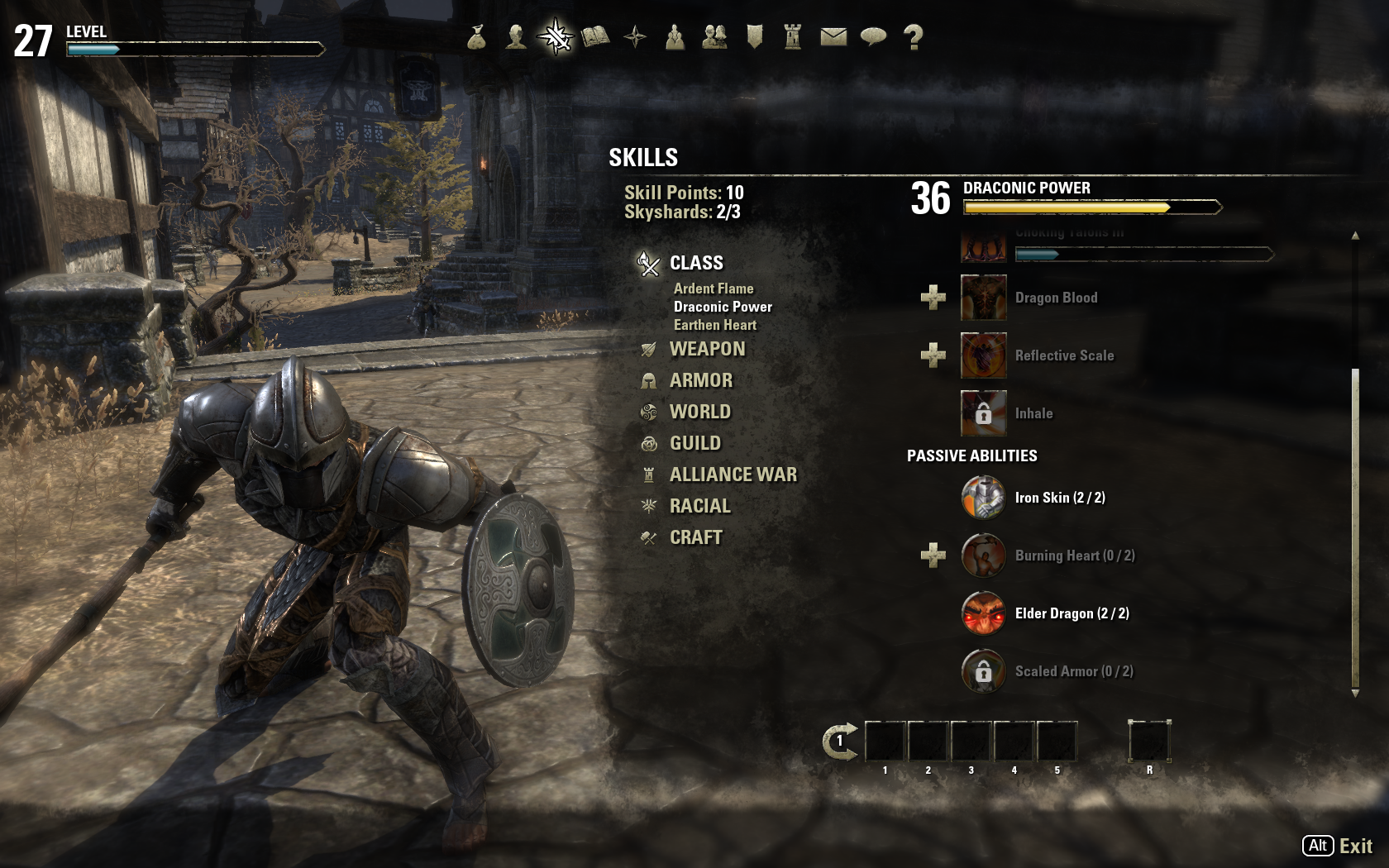1389x868 pixels.
Task: Select the Elder Dragon passive icon
Action: pyautogui.click(x=983, y=613)
